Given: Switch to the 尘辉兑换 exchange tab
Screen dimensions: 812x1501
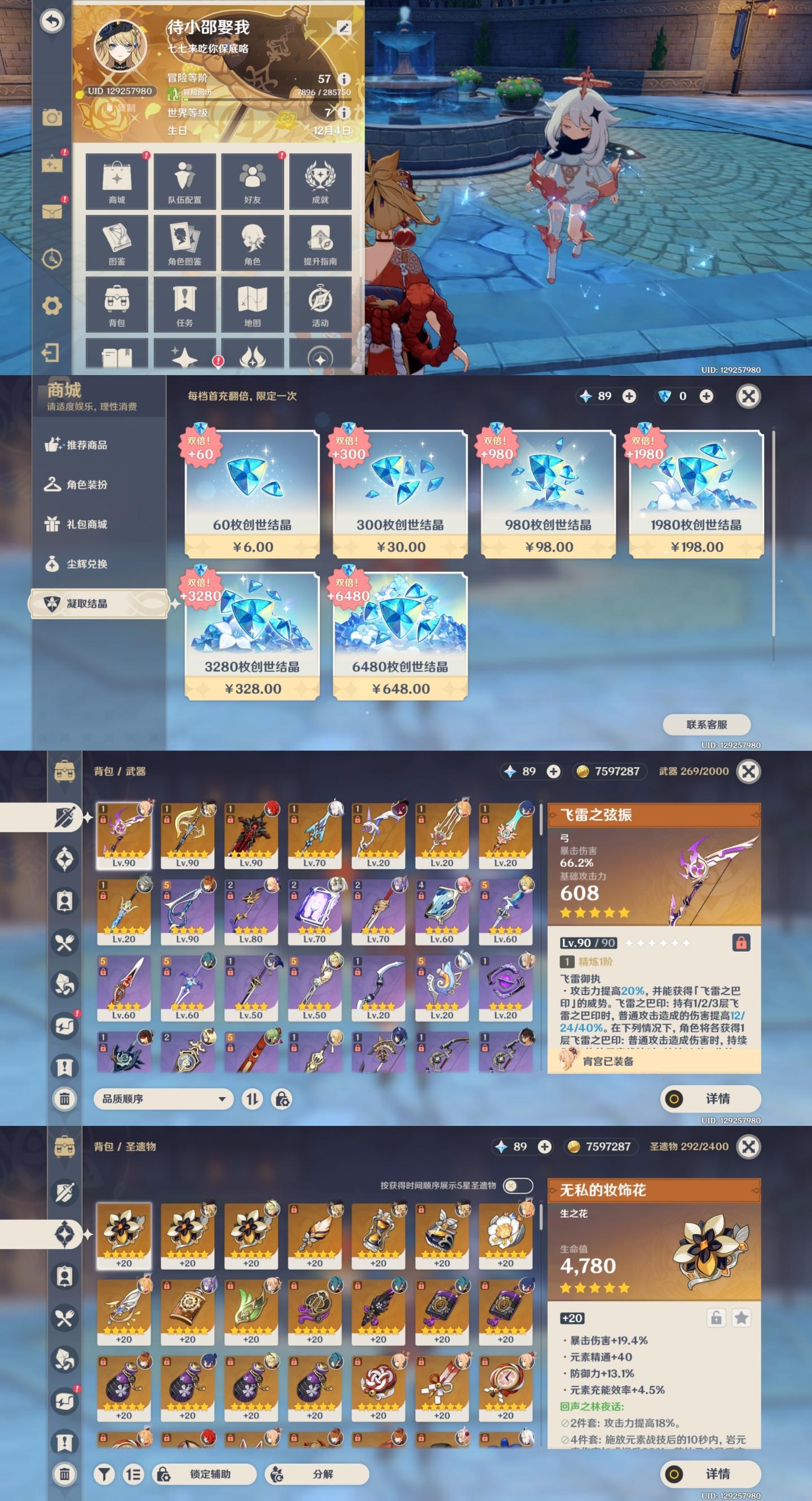Looking at the screenshot, I should click(86, 564).
